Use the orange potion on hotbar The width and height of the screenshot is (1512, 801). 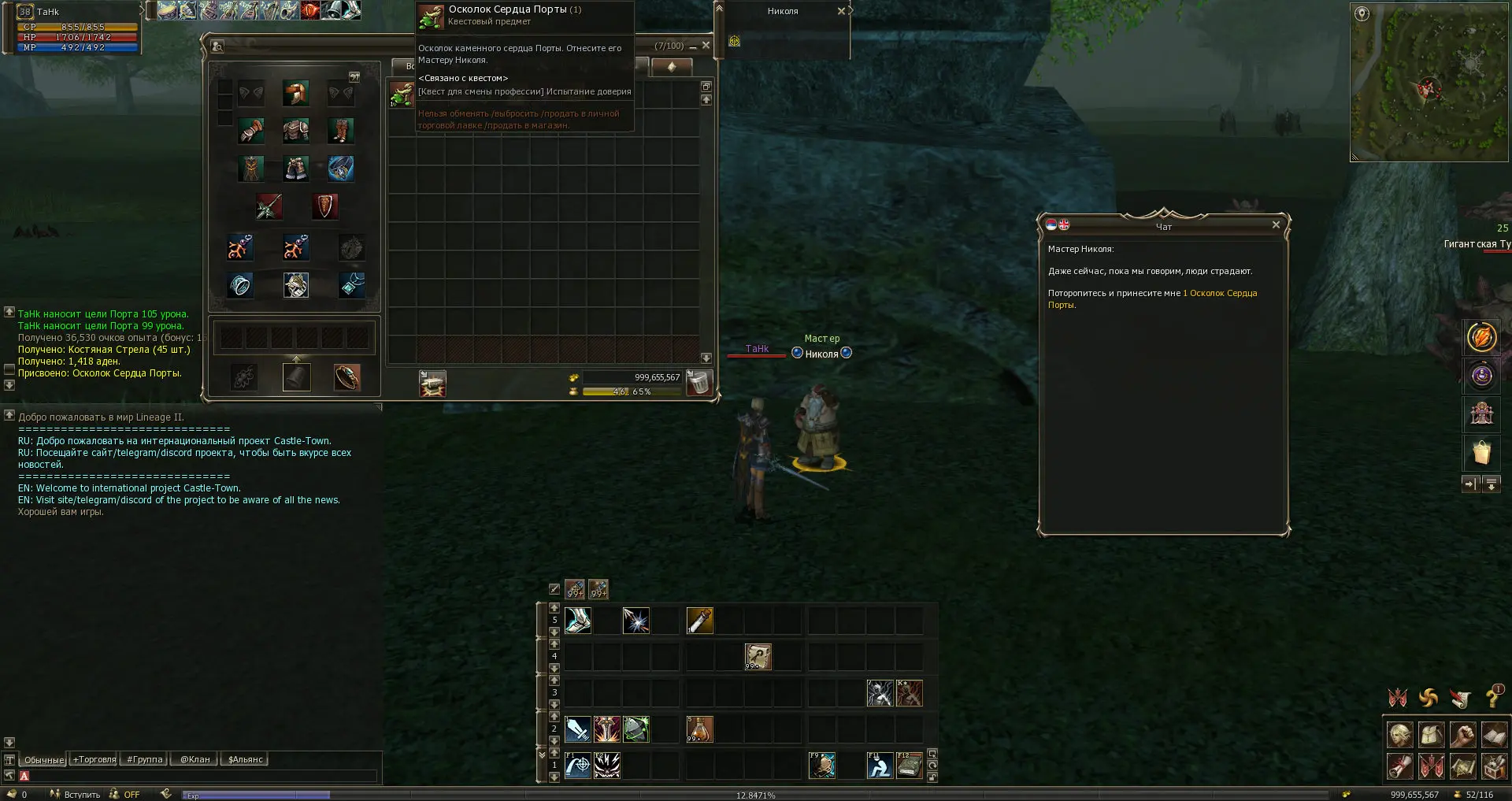pos(699,729)
